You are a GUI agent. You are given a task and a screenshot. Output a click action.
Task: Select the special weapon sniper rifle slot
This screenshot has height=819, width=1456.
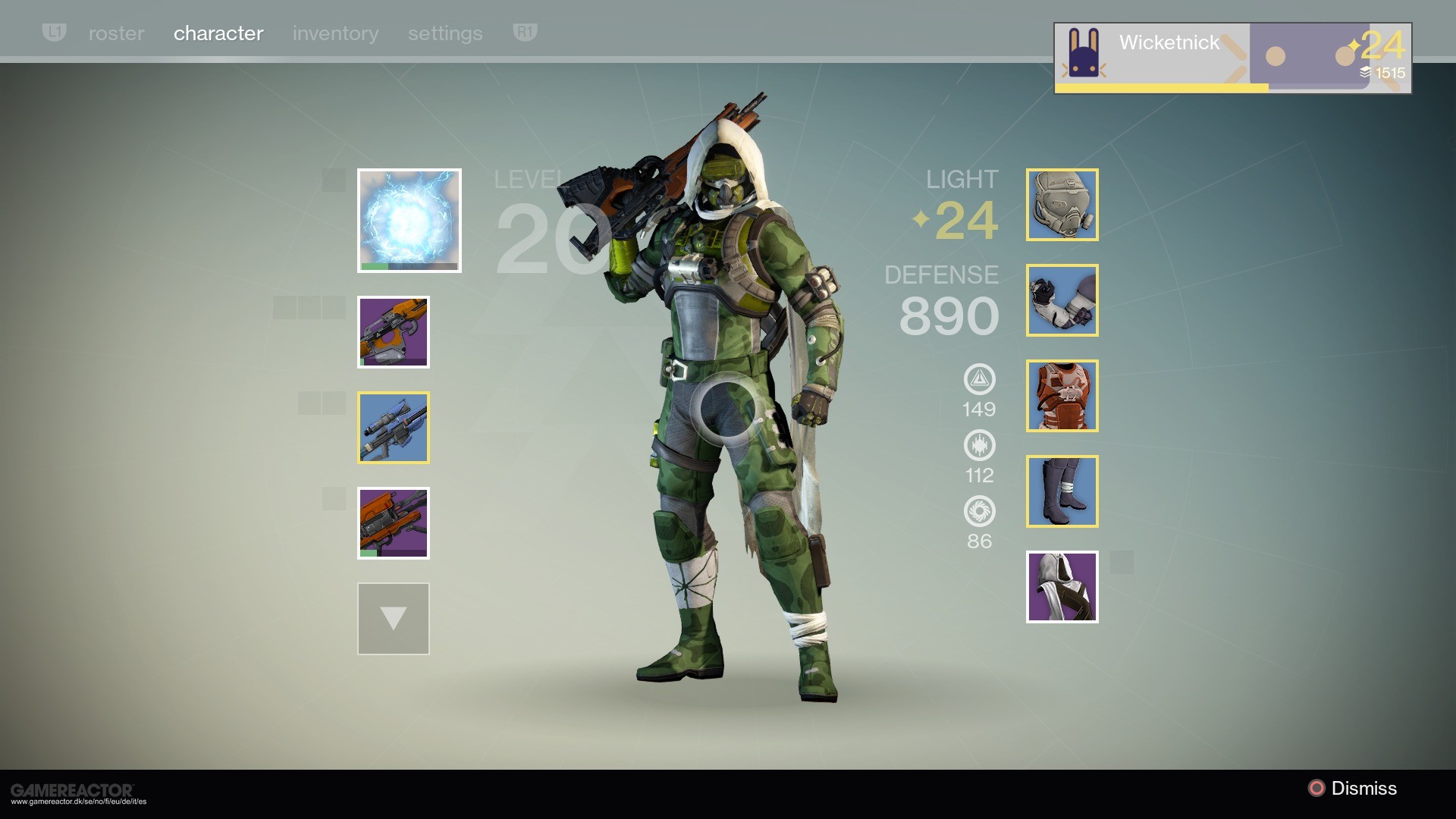coord(394,427)
